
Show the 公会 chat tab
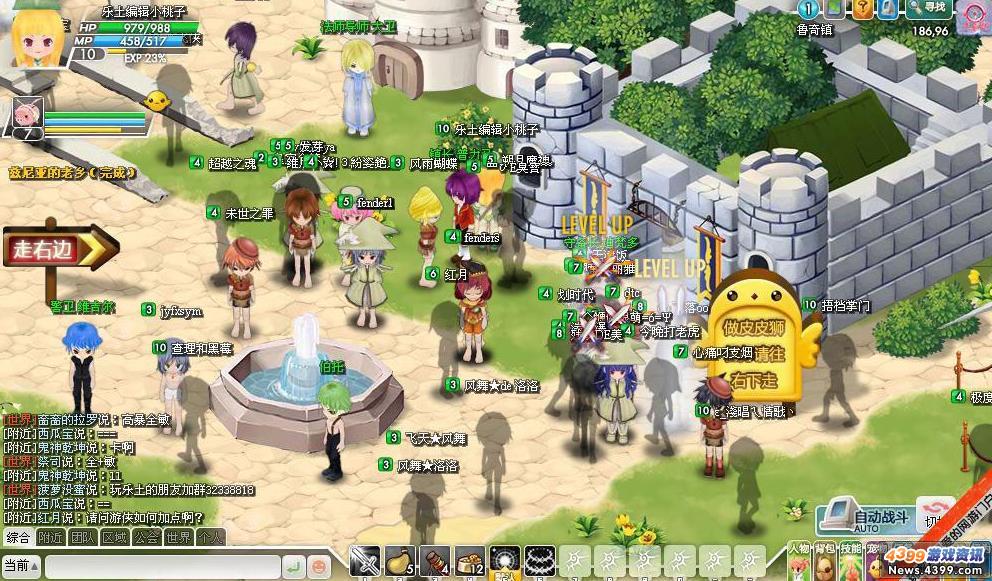point(146,537)
